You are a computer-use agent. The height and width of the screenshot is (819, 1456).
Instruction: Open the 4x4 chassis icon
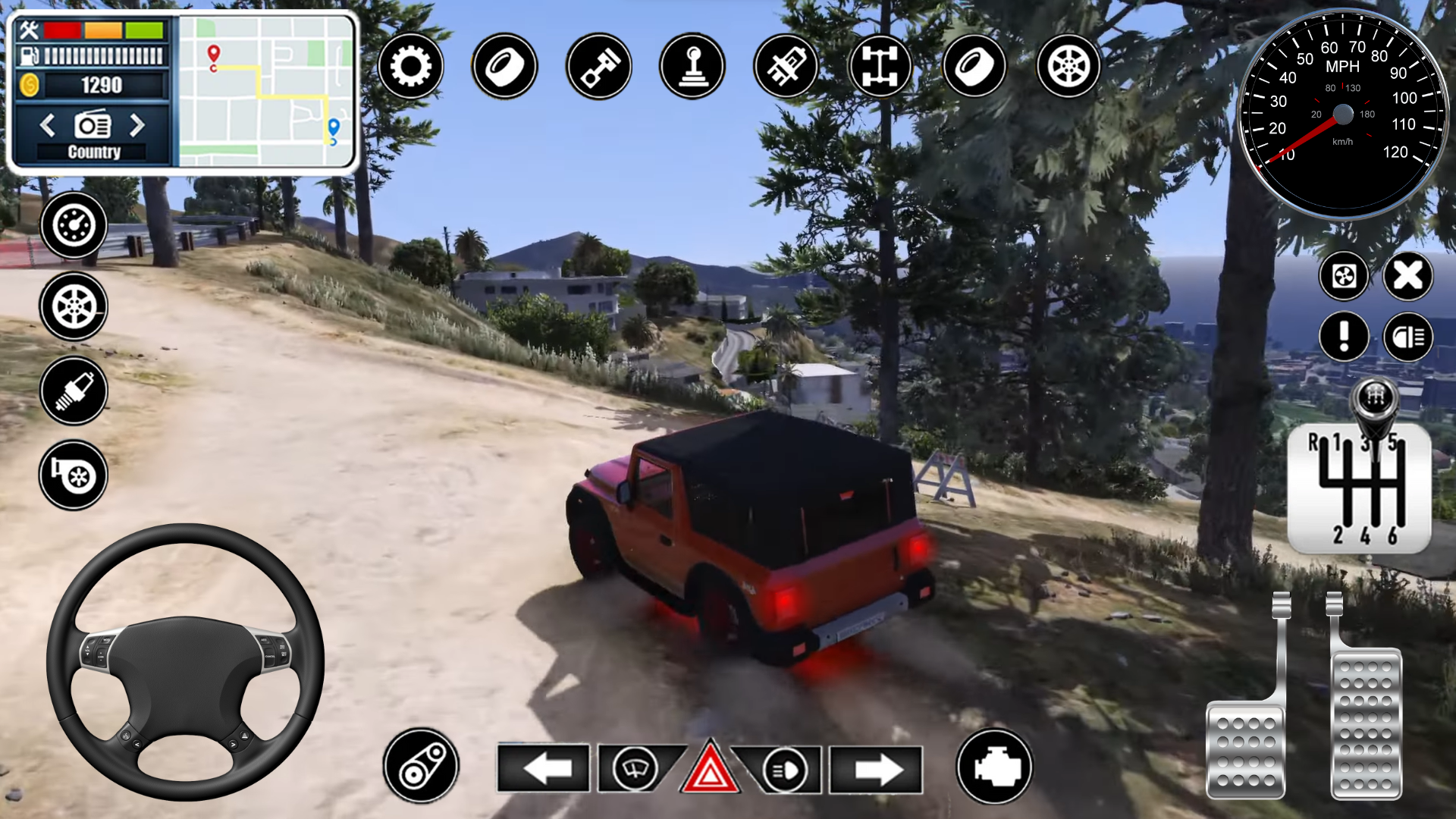coord(881,67)
